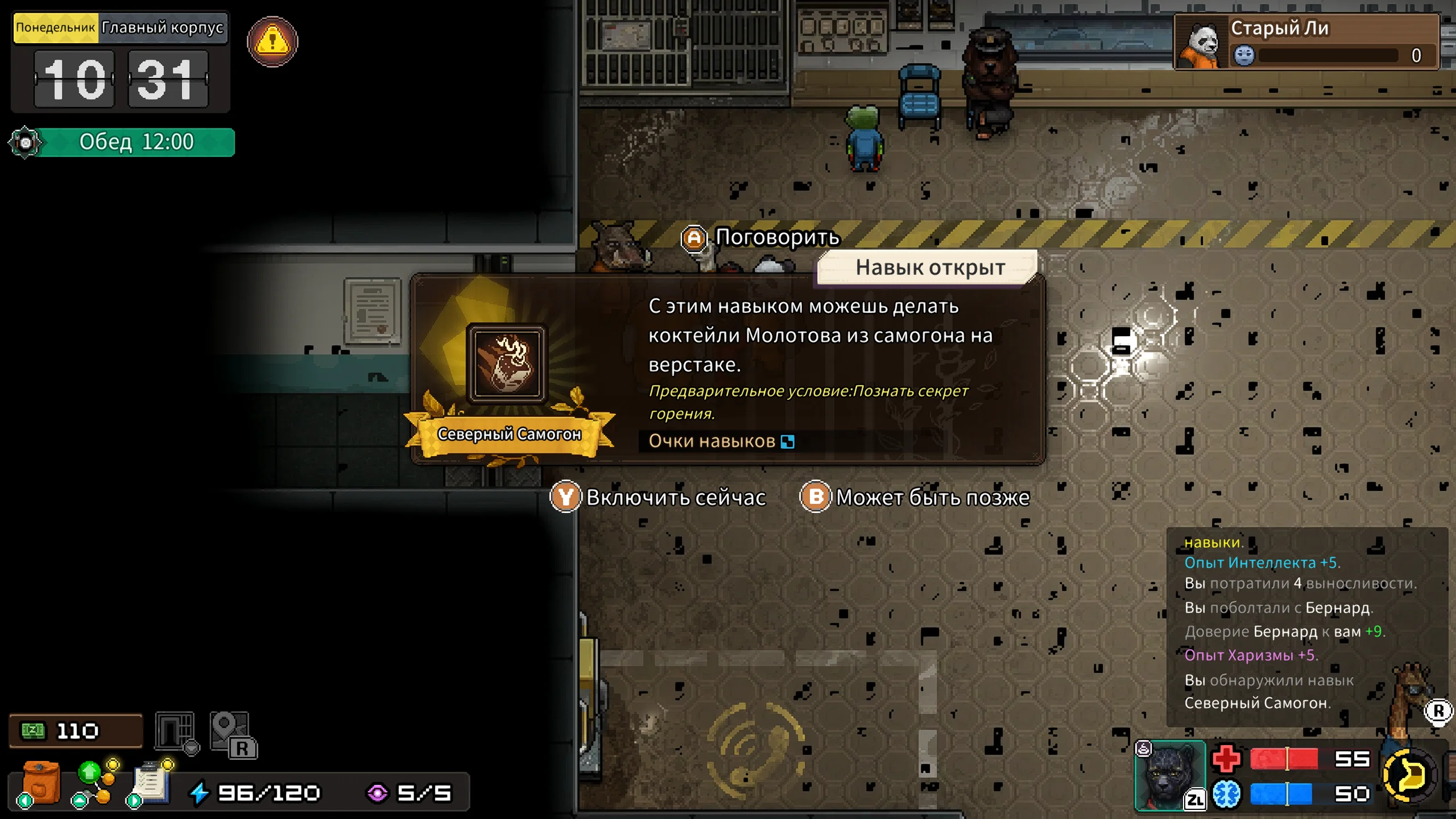
Task: Open the black panther player portrait
Action: [1169, 776]
